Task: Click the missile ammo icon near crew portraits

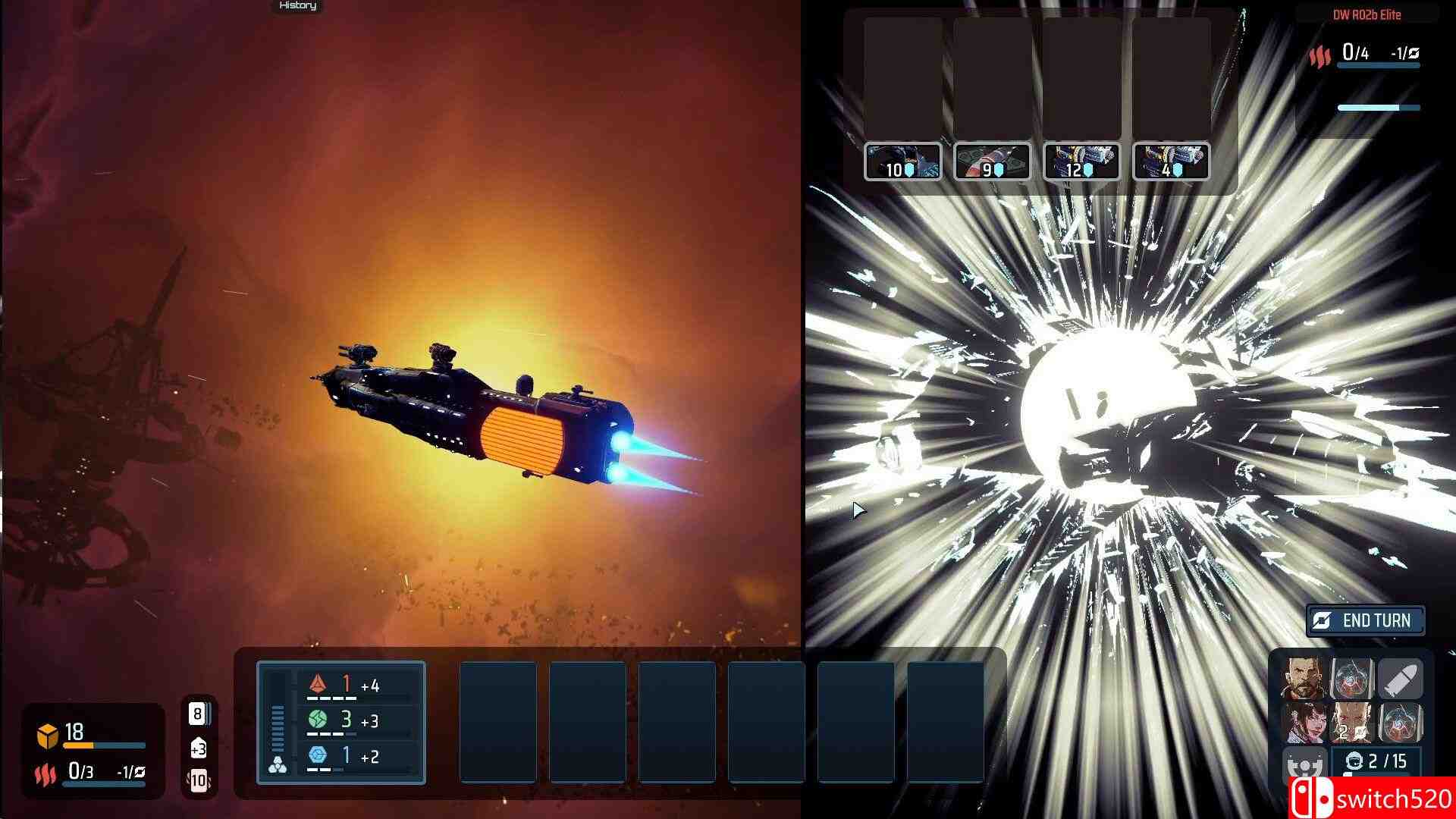Action: pyautogui.click(x=1401, y=679)
